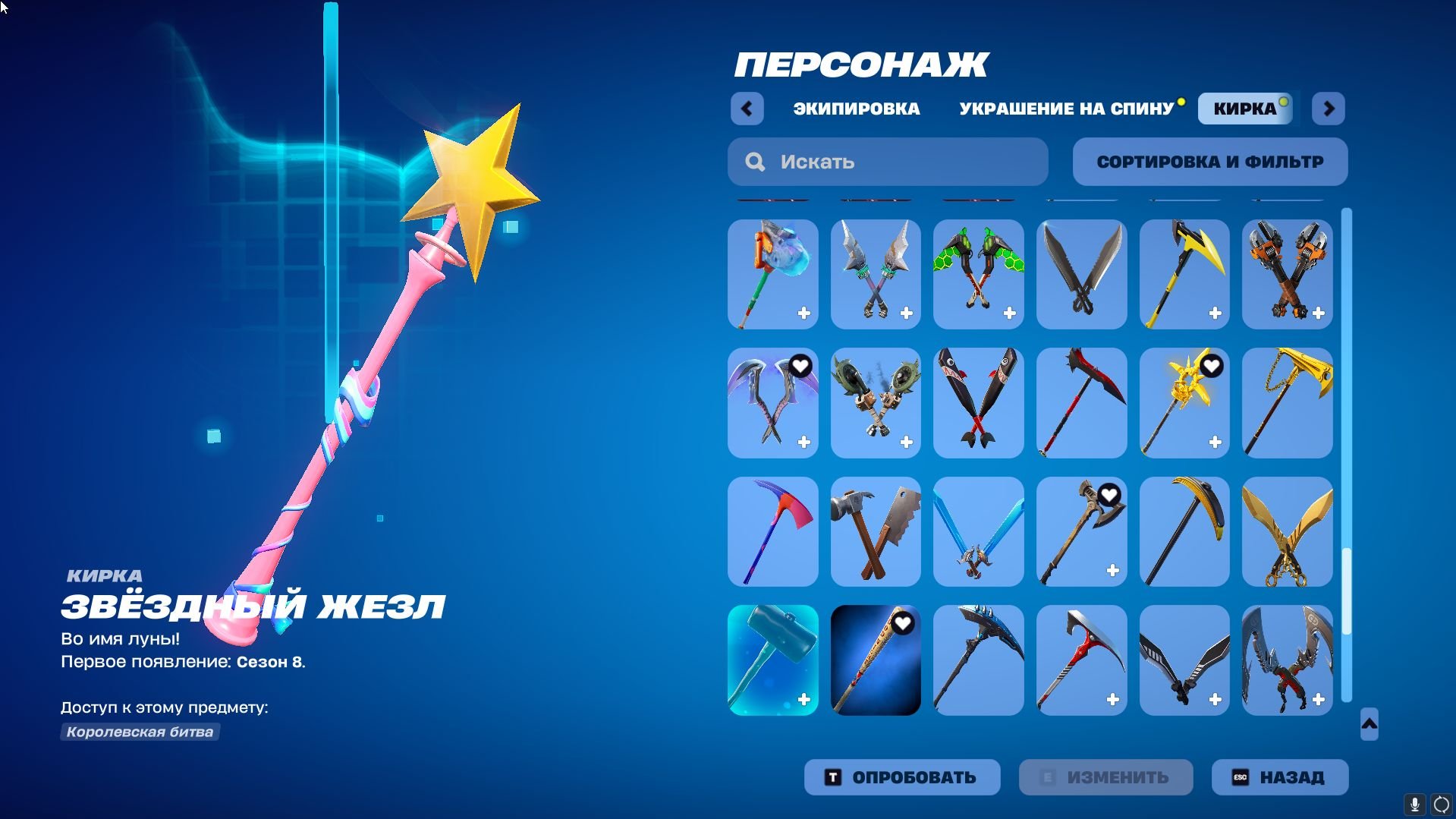Toggle the heart on the golden staff pickaxe
1456x819 pixels.
pyautogui.click(x=1211, y=365)
